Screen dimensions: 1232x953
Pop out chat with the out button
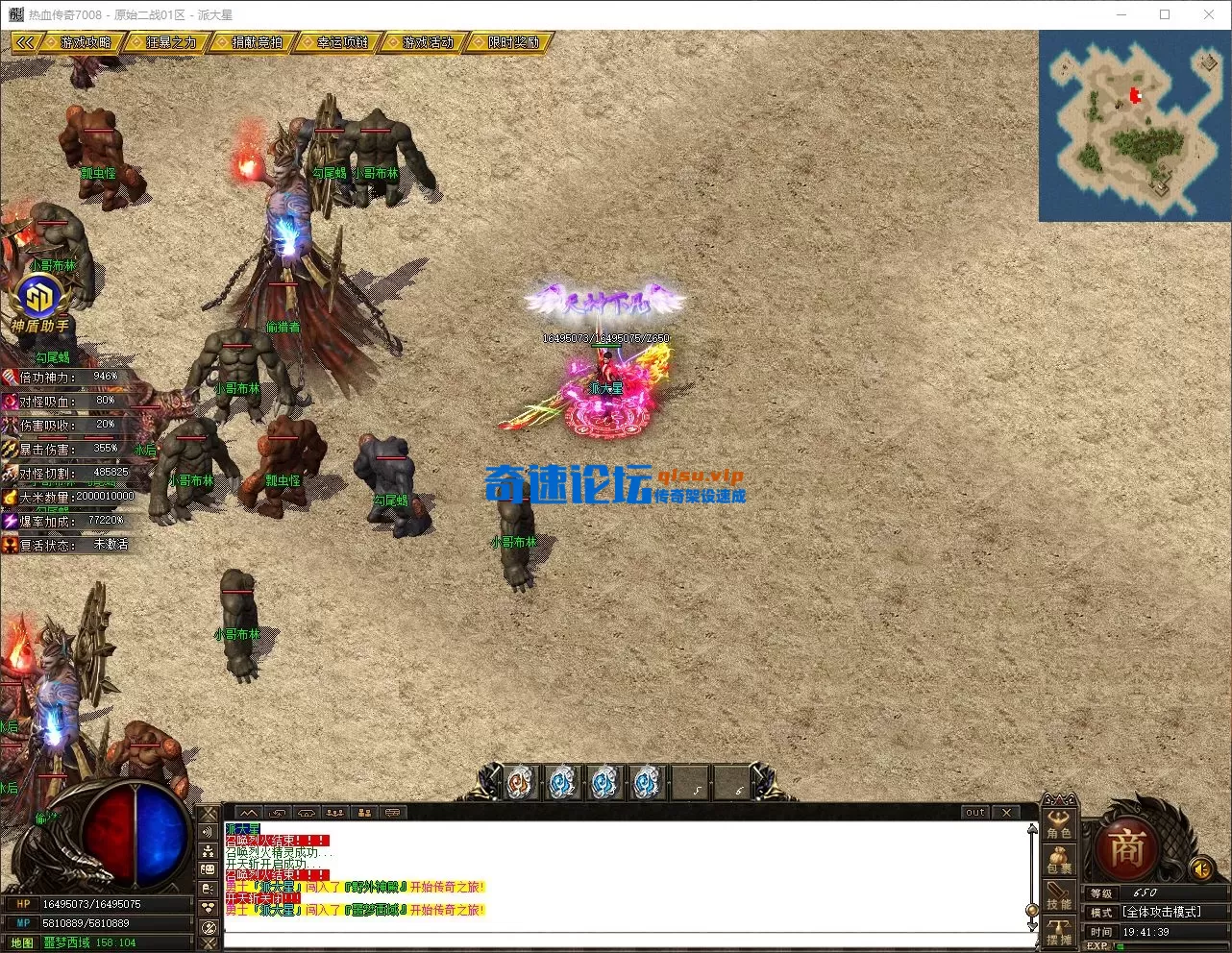pyautogui.click(x=973, y=812)
